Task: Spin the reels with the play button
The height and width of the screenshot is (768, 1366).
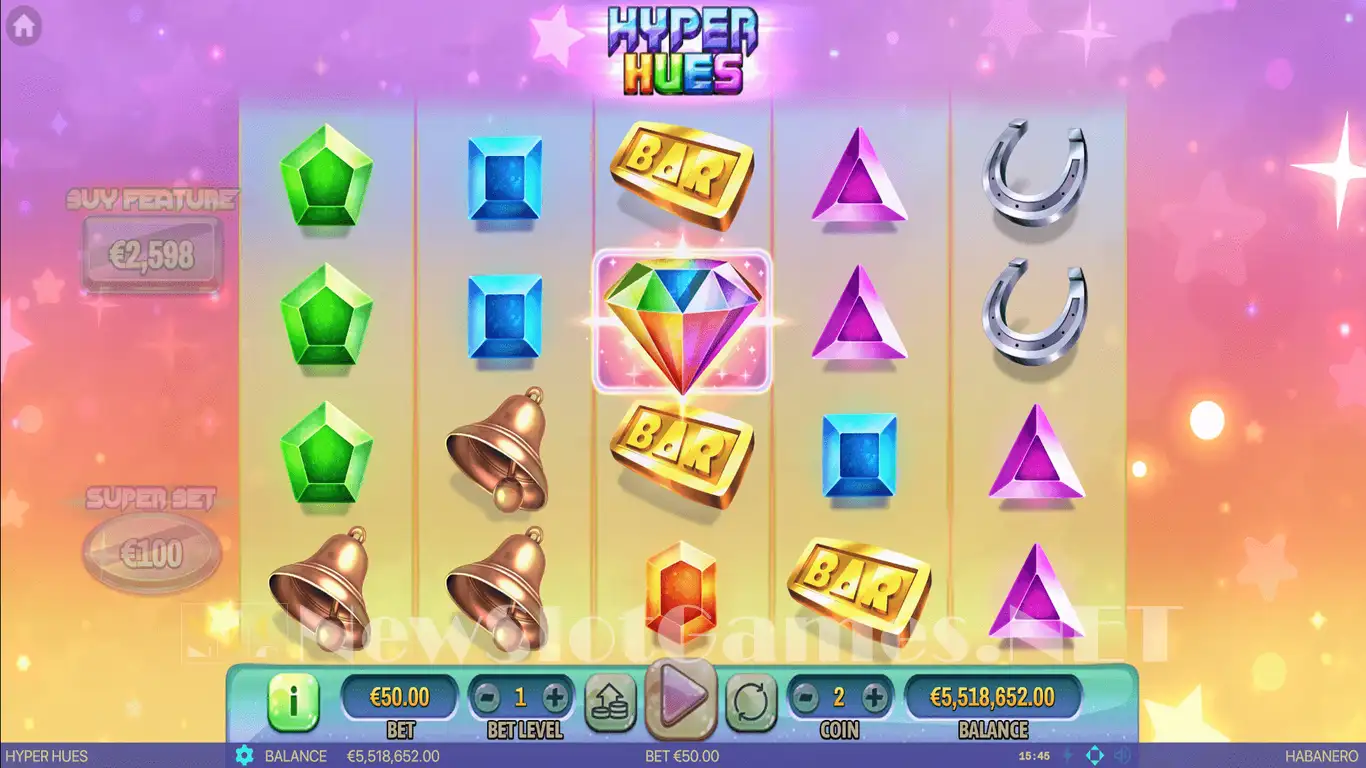Action: pyautogui.click(x=681, y=695)
